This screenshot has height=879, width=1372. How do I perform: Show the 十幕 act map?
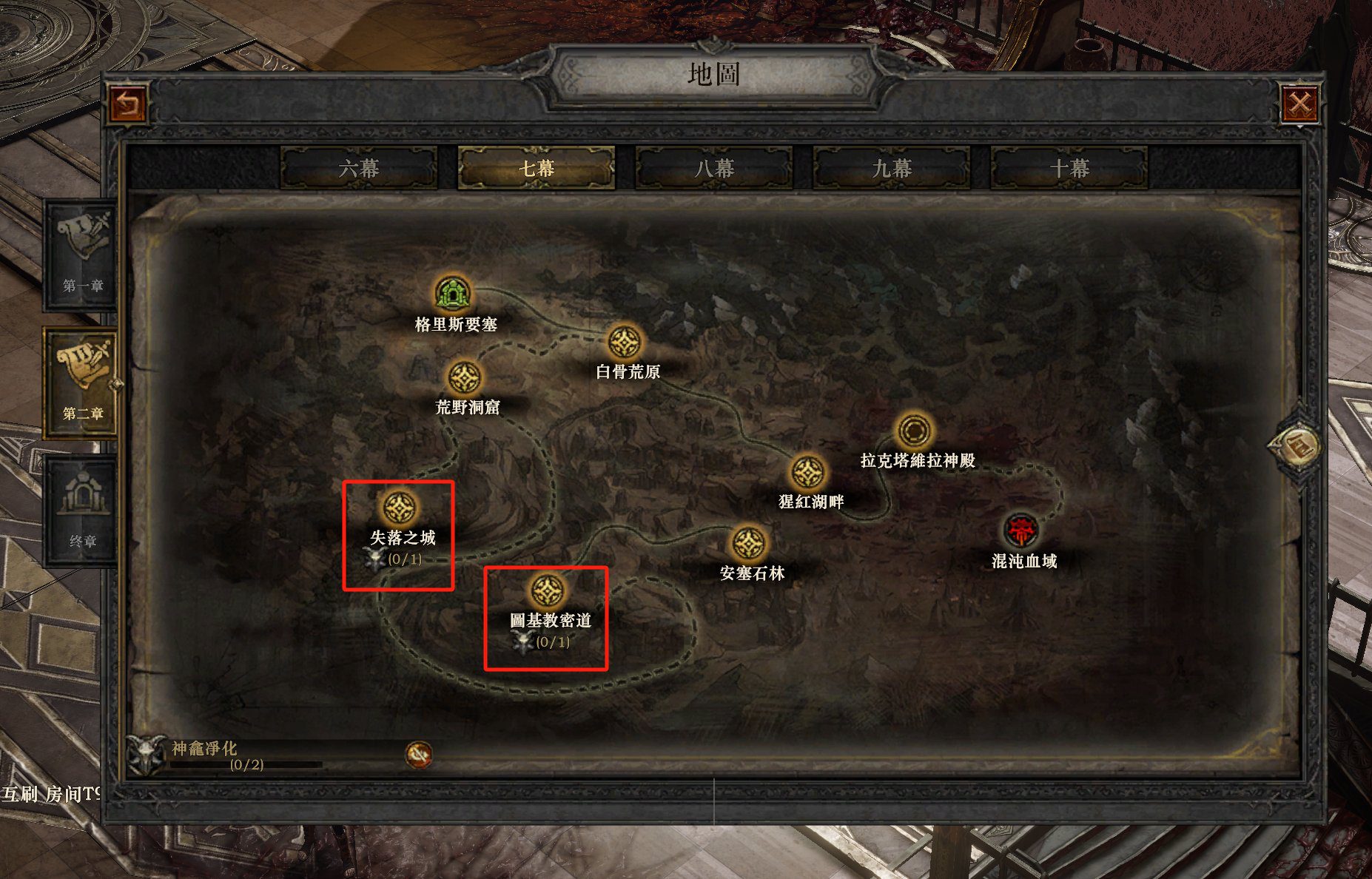pyautogui.click(x=1069, y=169)
